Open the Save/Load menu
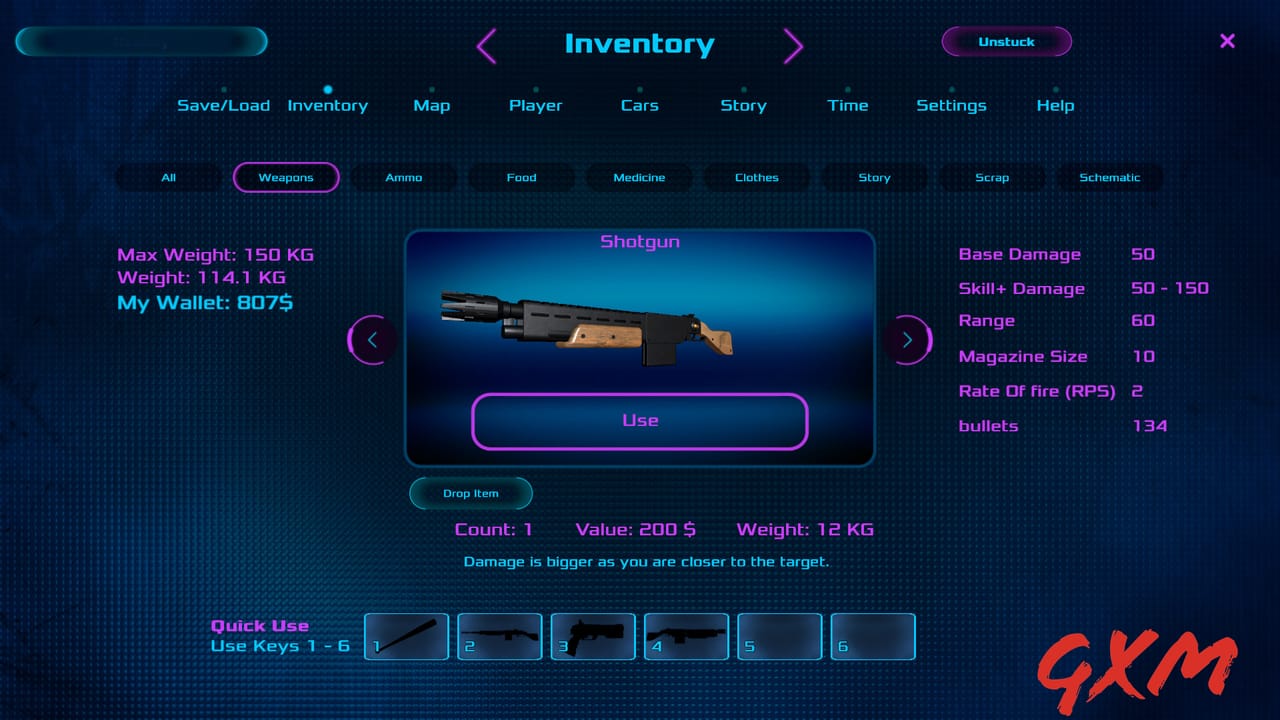This screenshot has height=720, width=1280. click(223, 105)
